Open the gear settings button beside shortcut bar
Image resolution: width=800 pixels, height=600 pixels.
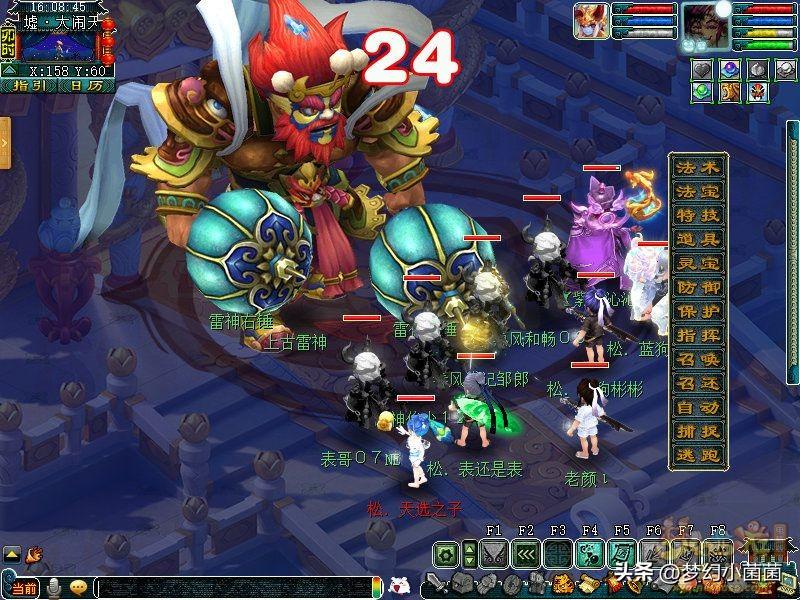tap(446, 553)
